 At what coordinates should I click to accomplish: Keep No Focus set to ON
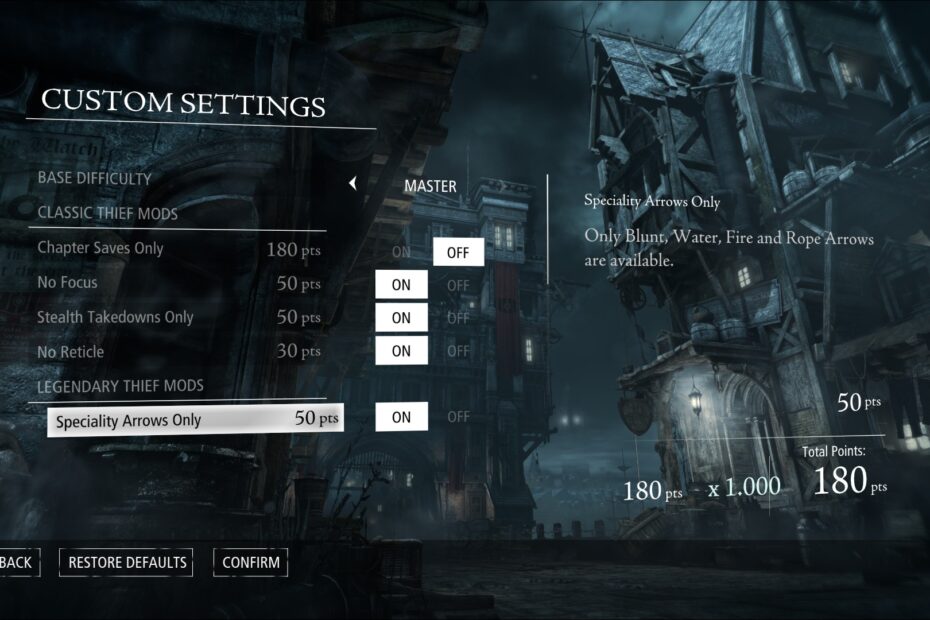click(x=401, y=285)
